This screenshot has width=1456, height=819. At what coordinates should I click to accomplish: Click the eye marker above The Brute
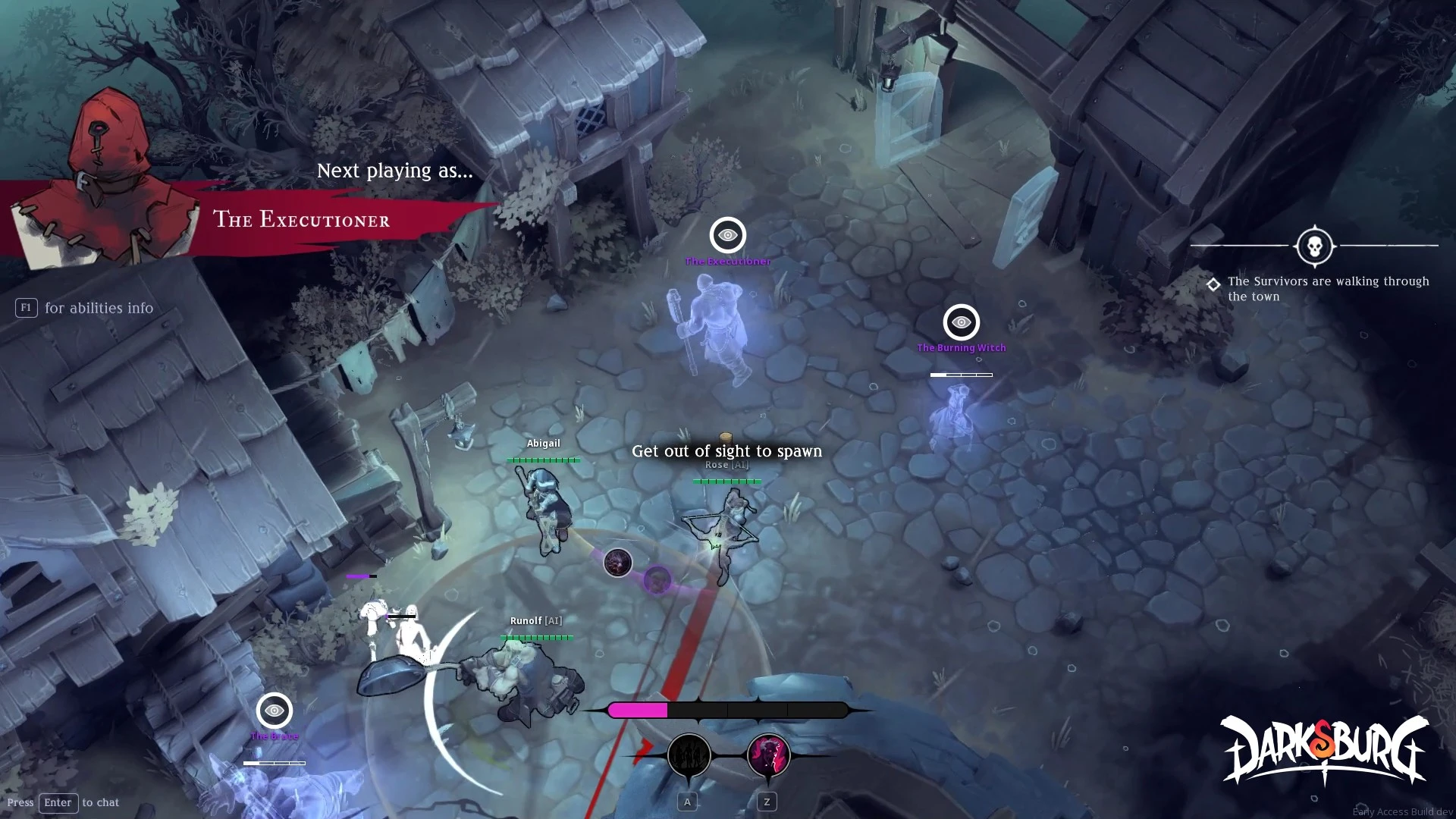point(275,711)
